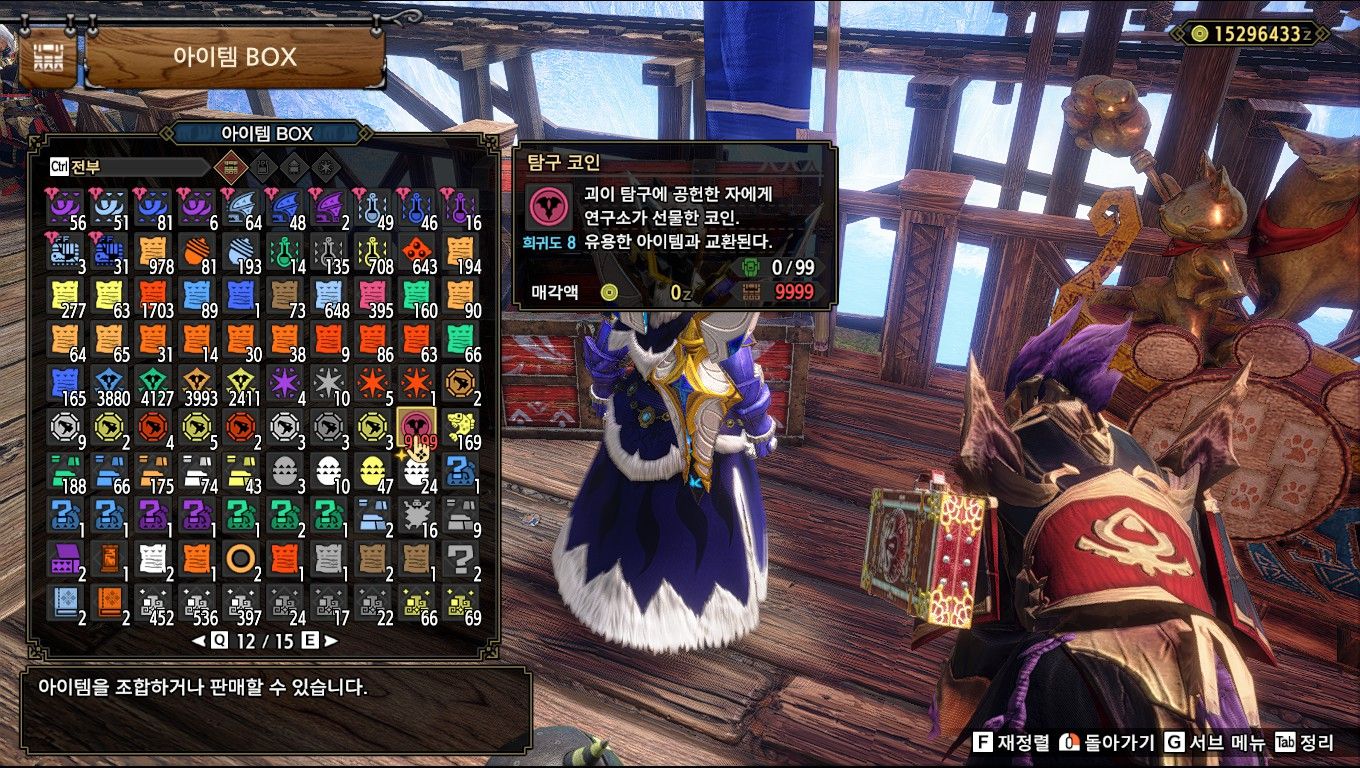Switch to the red all-items filter tab
The height and width of the screenshot is (768, 1360).
click(x=231, y=166)
